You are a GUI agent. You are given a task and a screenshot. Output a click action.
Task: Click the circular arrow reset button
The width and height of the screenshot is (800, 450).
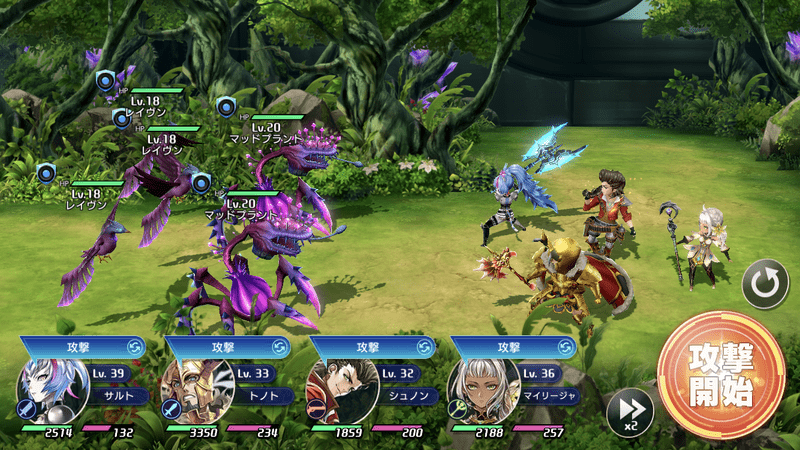(765, 285)
